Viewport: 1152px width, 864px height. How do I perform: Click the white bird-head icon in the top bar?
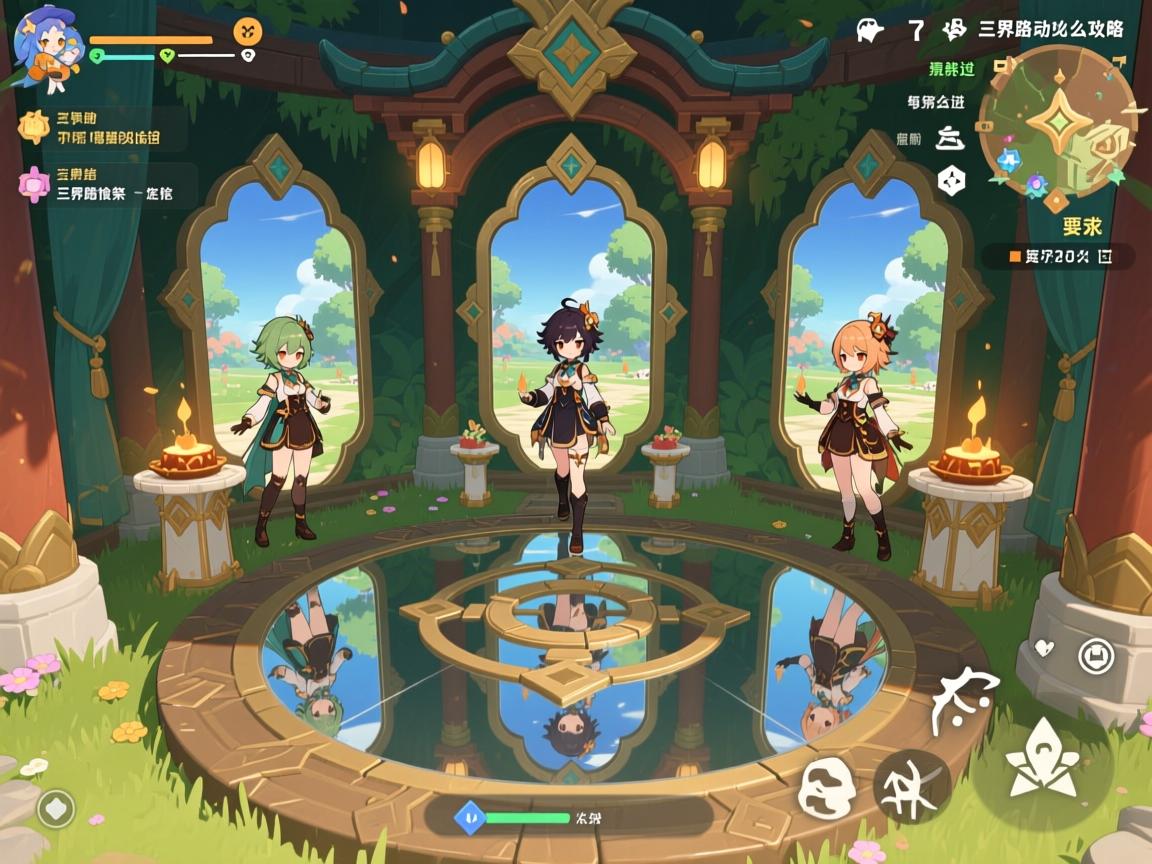coord(870,30)
